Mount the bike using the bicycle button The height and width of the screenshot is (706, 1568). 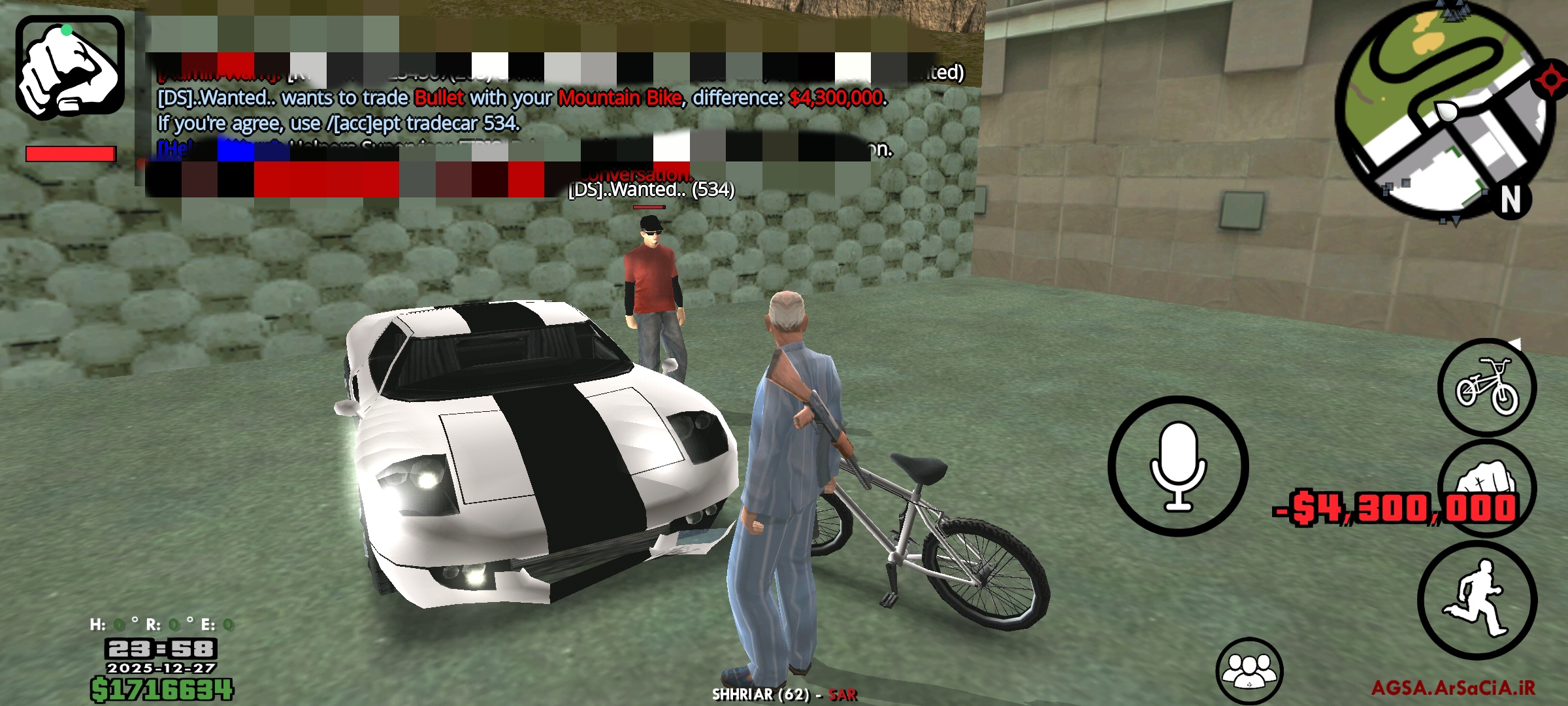(x=1486, y=387)
